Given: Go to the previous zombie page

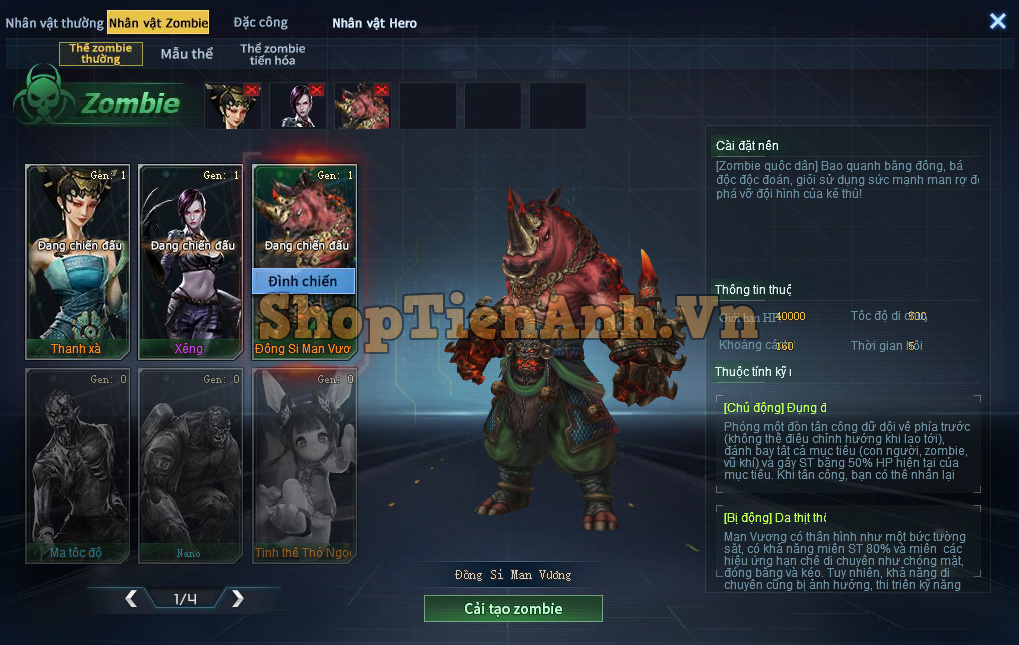Looking at the screenshot, I should point(131,599).
